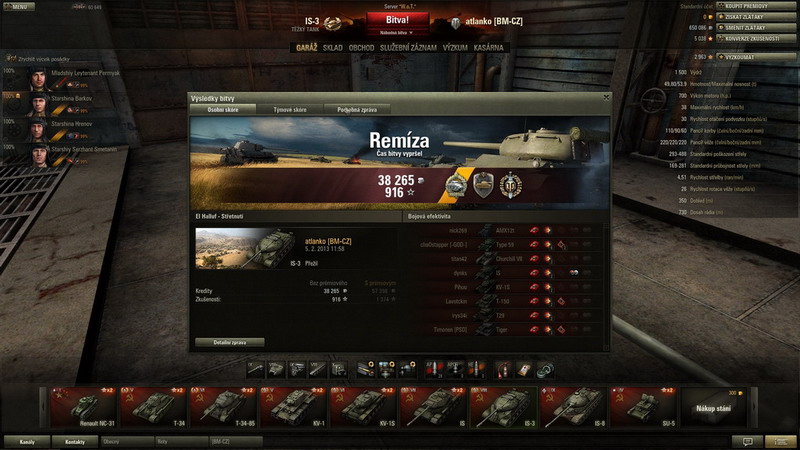Open the Kanály chat channels
The image size is (800, 450).
[28, 441]
